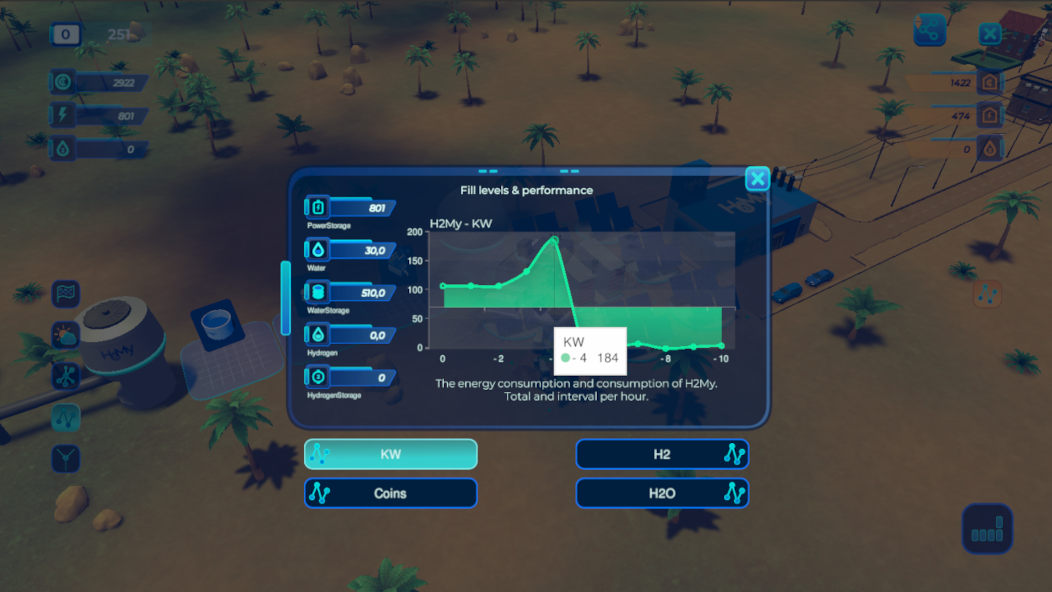Select the KW chart button
Screen dimensions: 1052x592
click(390, 454)
